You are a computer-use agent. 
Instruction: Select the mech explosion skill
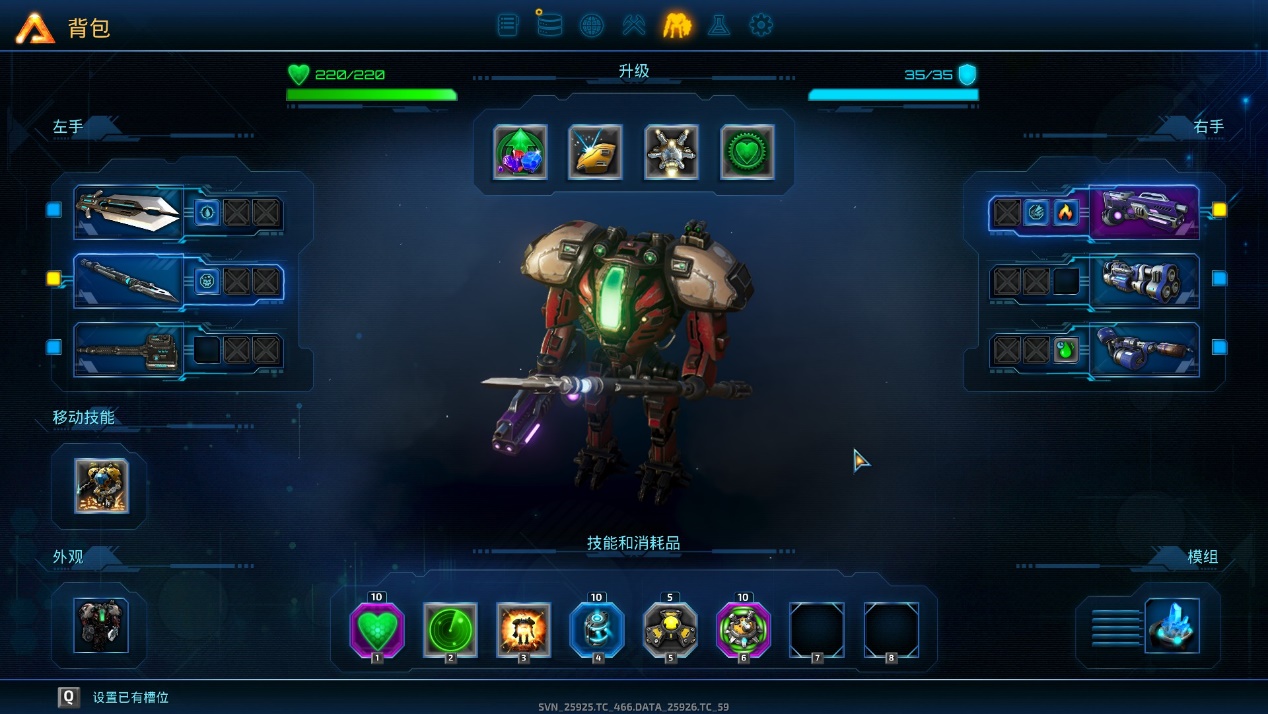524,630
